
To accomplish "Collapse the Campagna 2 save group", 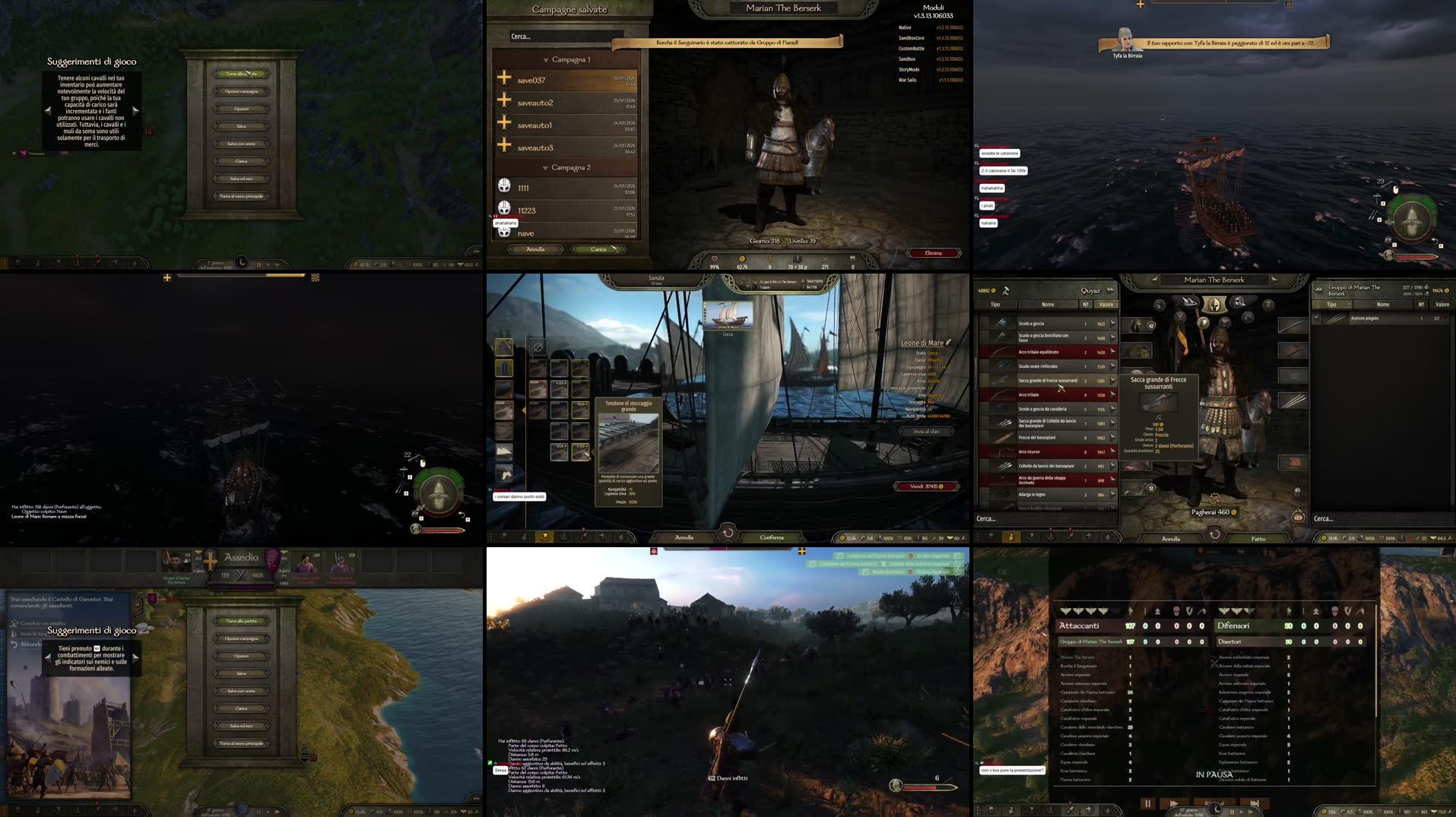I will pos(546,167).
